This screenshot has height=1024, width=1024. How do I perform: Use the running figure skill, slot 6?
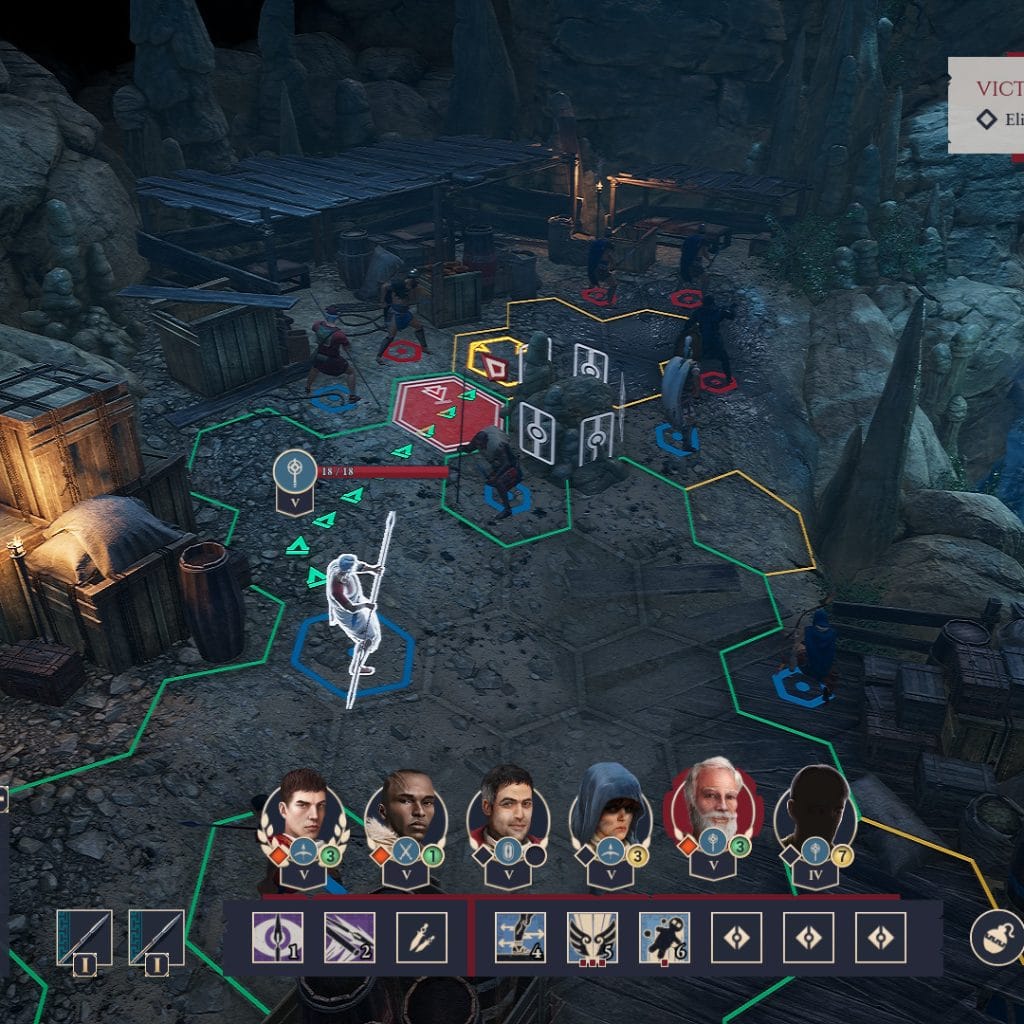click(x=664, y=937)
